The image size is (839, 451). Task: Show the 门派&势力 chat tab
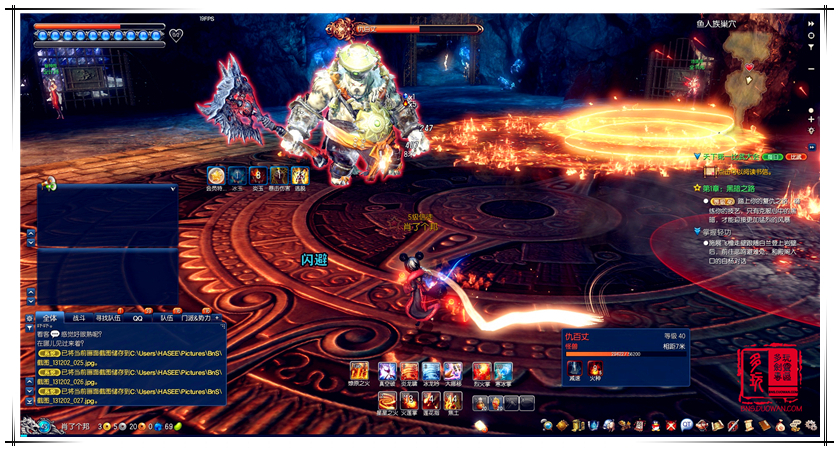197,316
